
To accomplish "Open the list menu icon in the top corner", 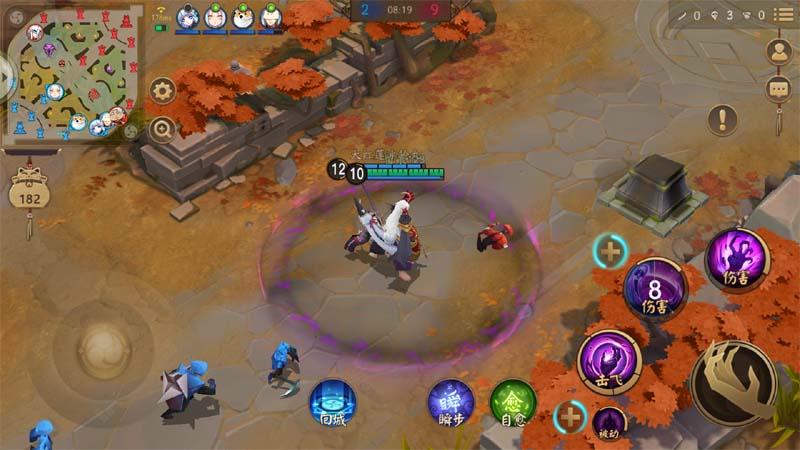I will tap(782, 15).
